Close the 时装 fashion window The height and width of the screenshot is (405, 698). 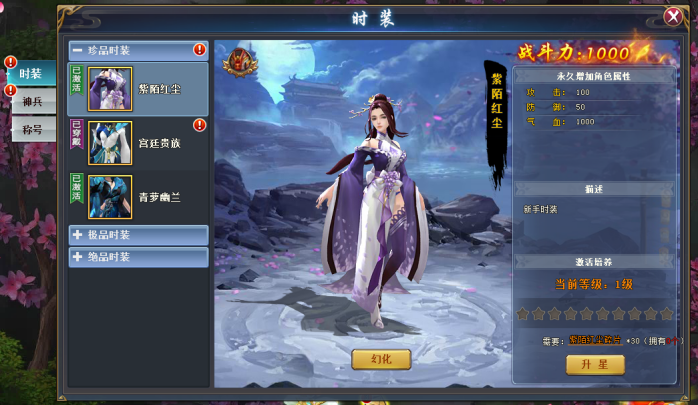[x=673, y=16]
